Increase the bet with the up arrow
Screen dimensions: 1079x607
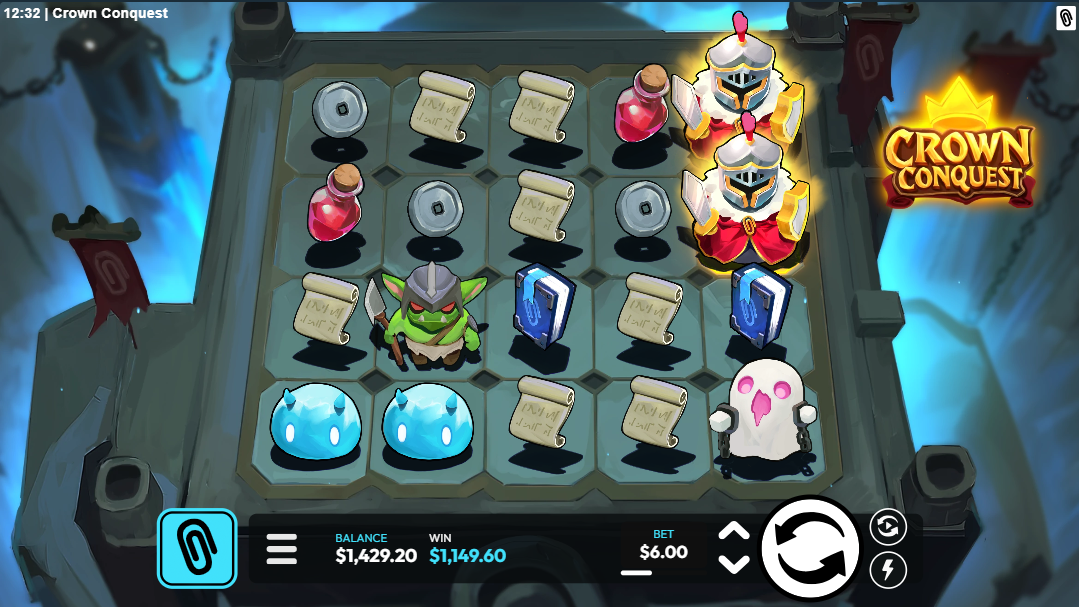tap(734, 532)
